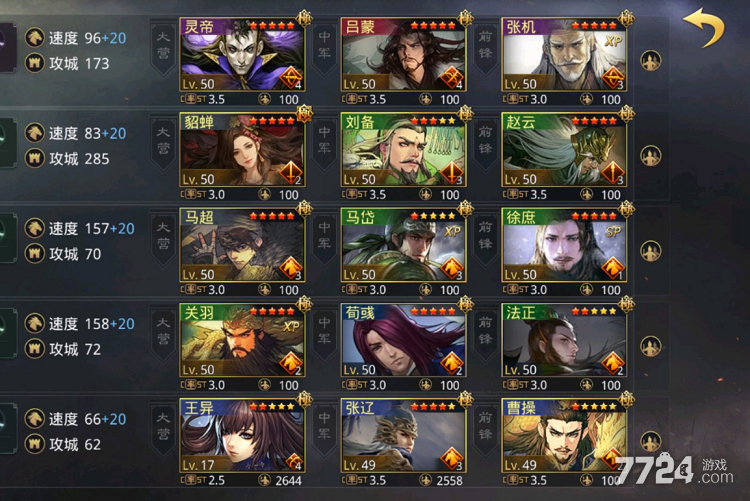Click the 徐庶 hero card
The image size is (750, 501).
coord(564,250)
